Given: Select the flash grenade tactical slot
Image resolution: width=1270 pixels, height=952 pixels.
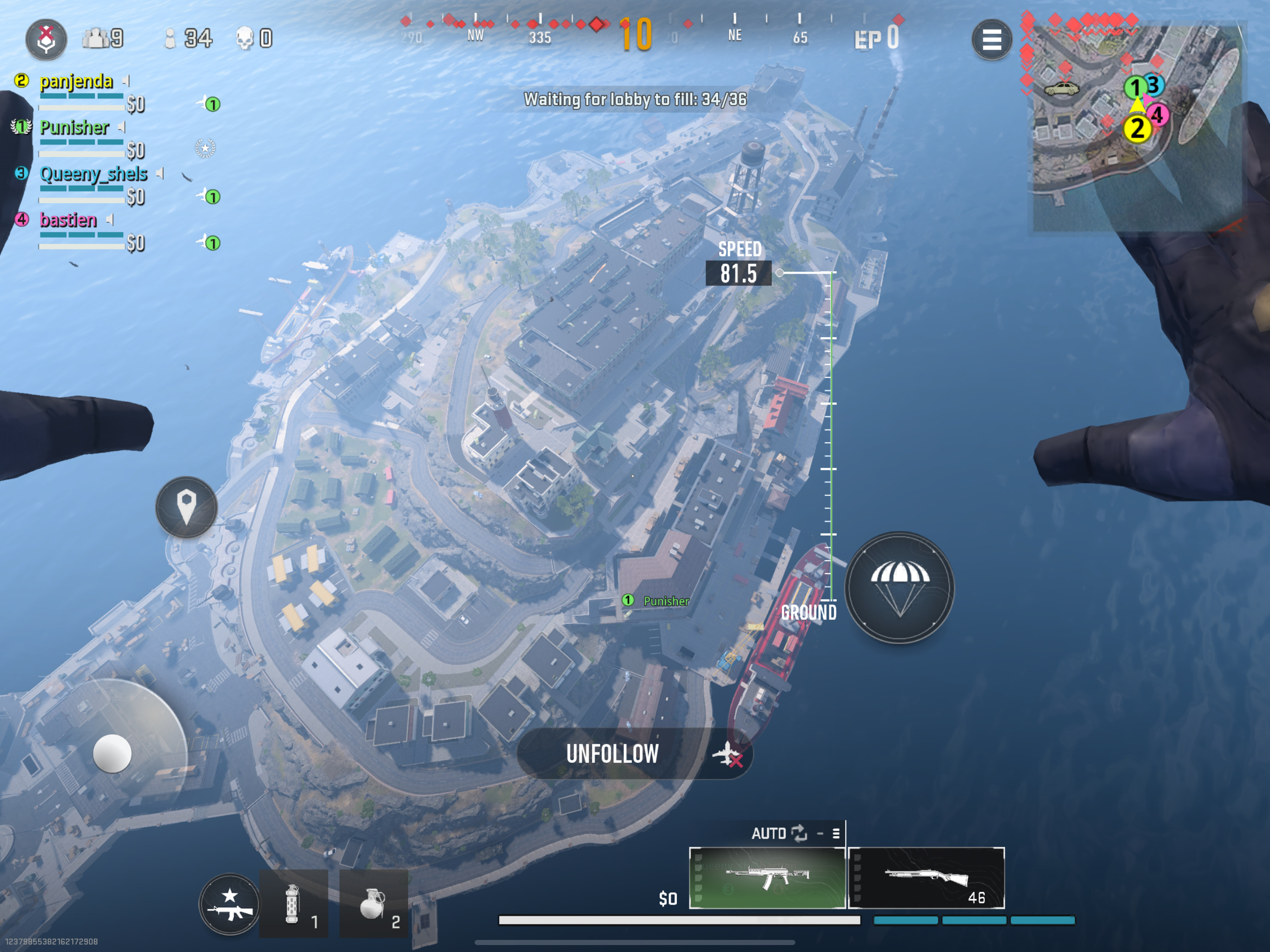Looking at the screenshot, I should pyautogui.click(x=293, y=904).
